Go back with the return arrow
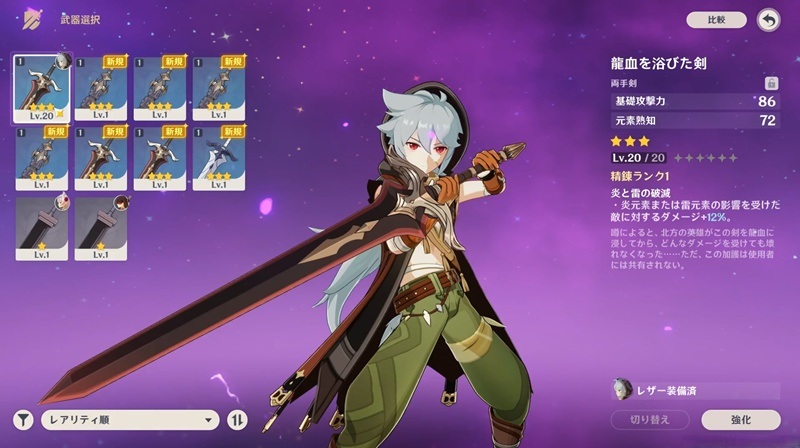The width and height of the screenshot is (800, 448). click(768, 19)
